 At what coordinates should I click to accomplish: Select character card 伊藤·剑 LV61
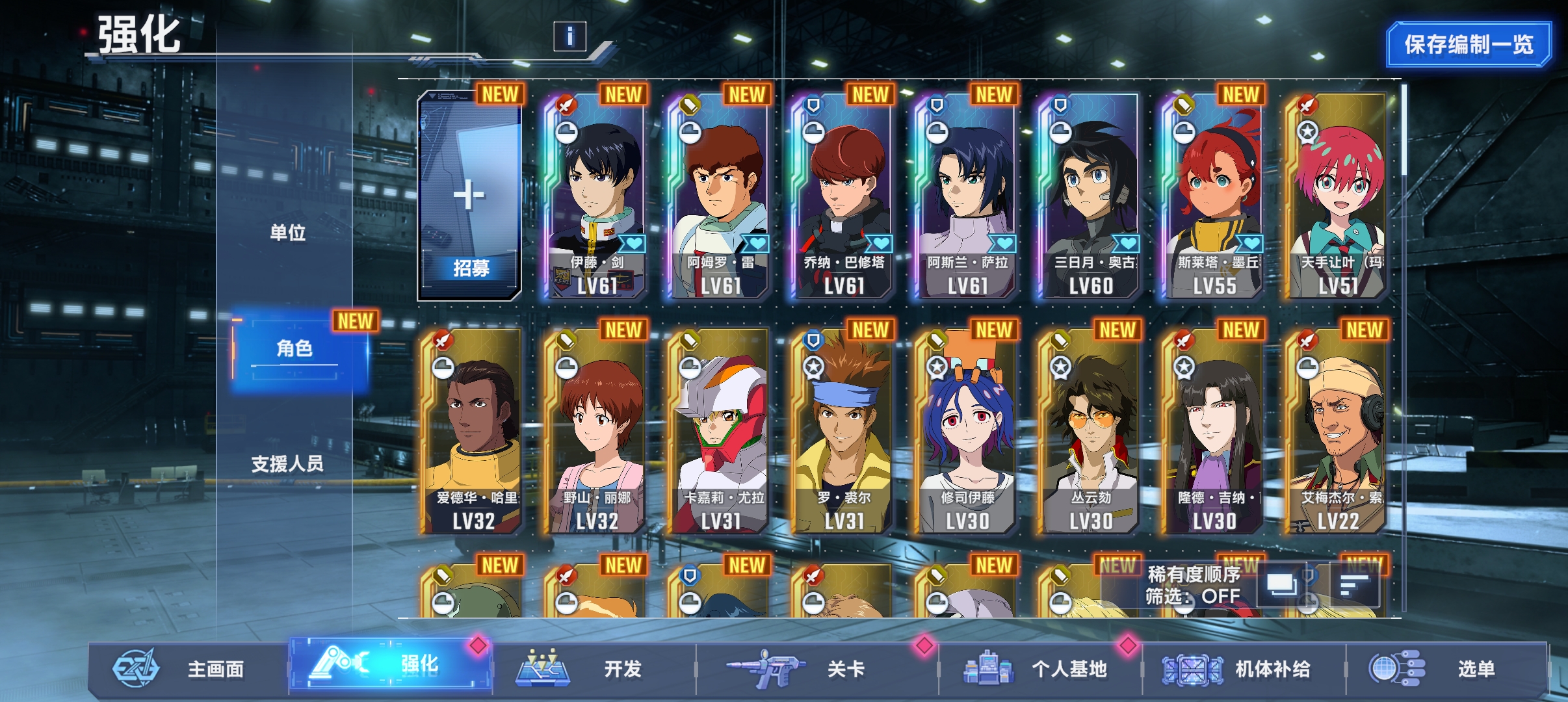[595, 196]
